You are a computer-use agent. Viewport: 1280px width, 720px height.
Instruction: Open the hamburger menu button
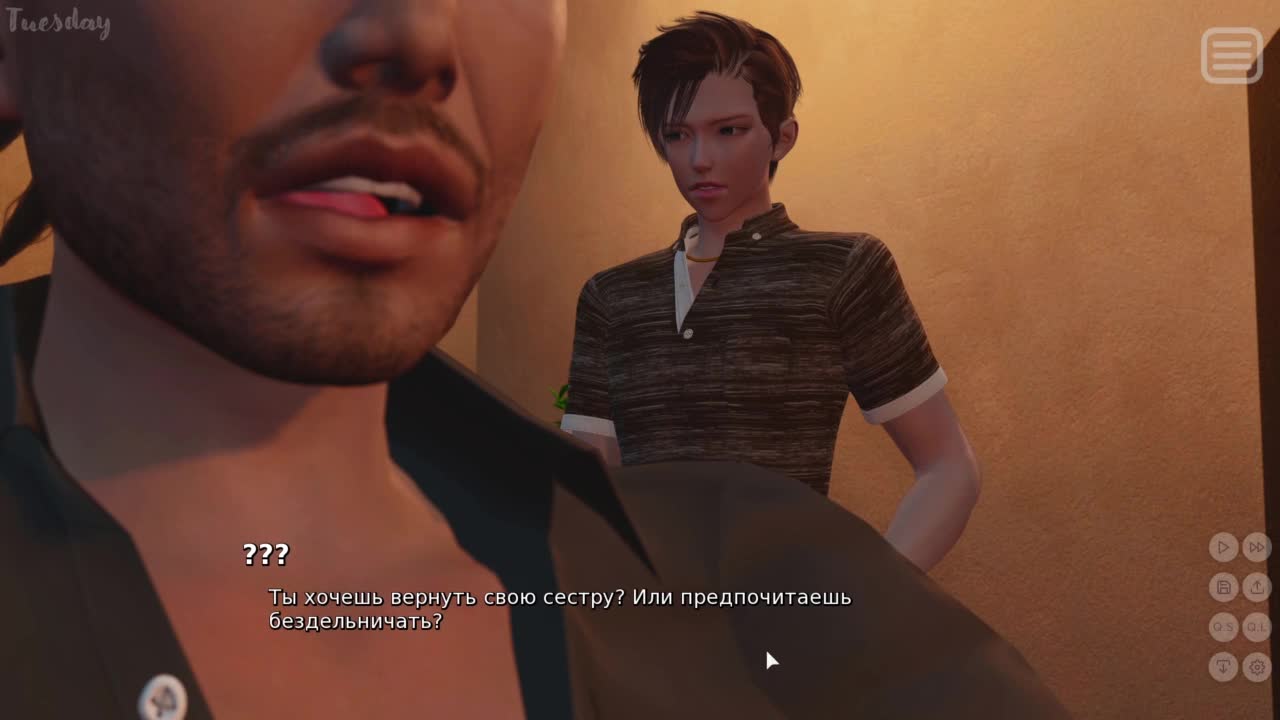point(1232,55)
